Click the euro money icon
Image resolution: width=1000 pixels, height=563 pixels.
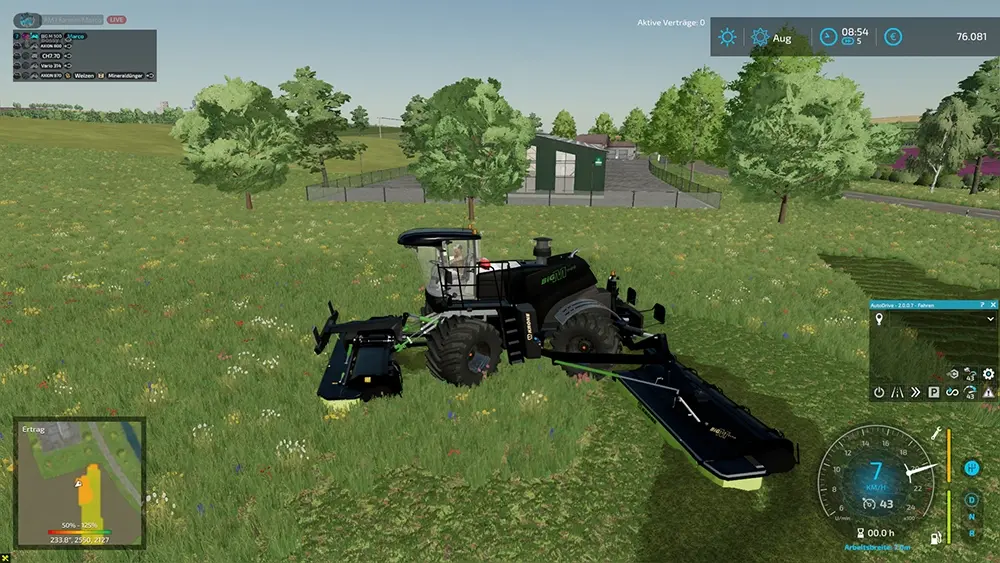tap(893, 37)
